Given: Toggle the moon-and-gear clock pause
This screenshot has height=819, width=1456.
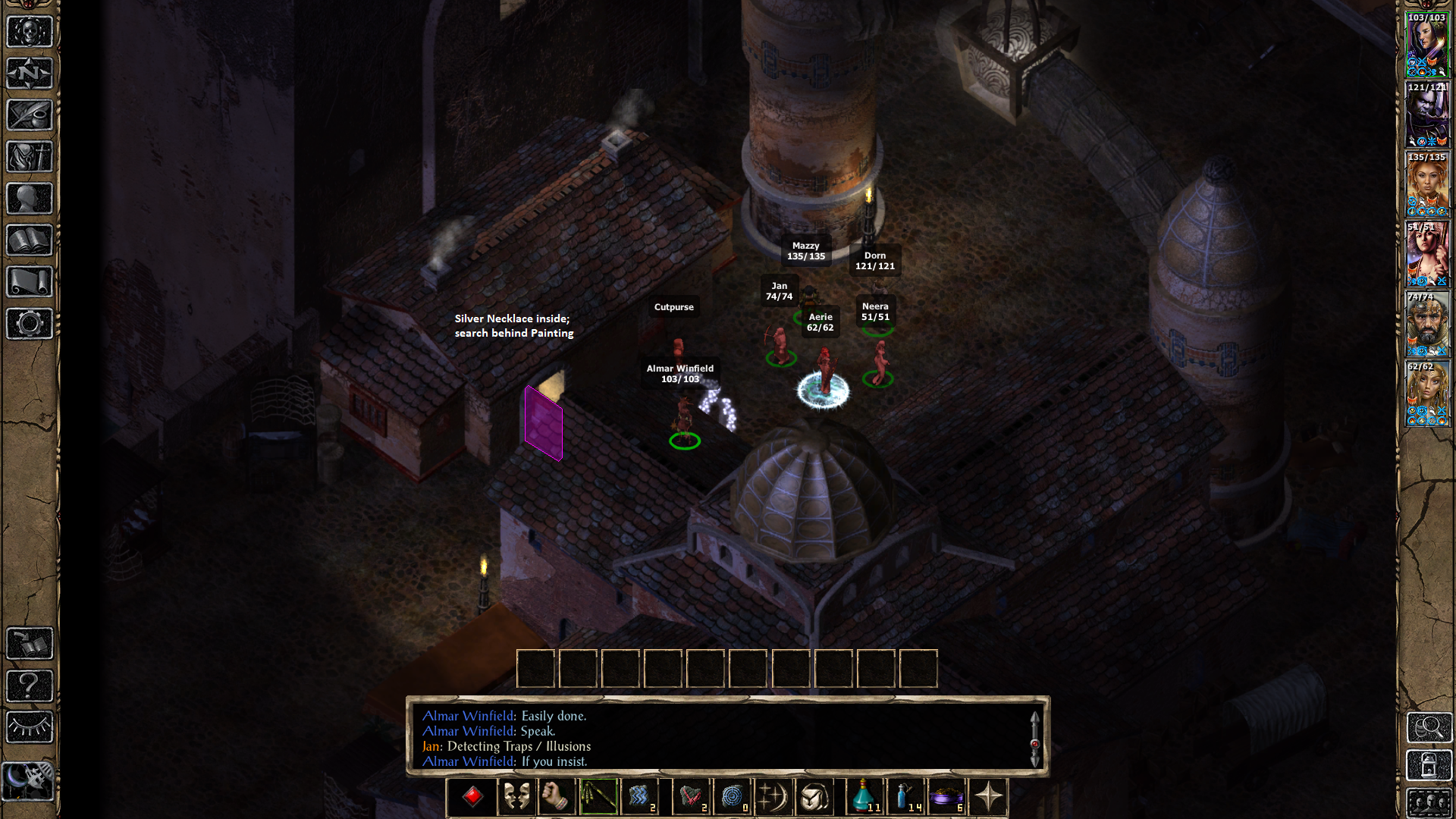Looking at the screenshot, I should point(28,780).
